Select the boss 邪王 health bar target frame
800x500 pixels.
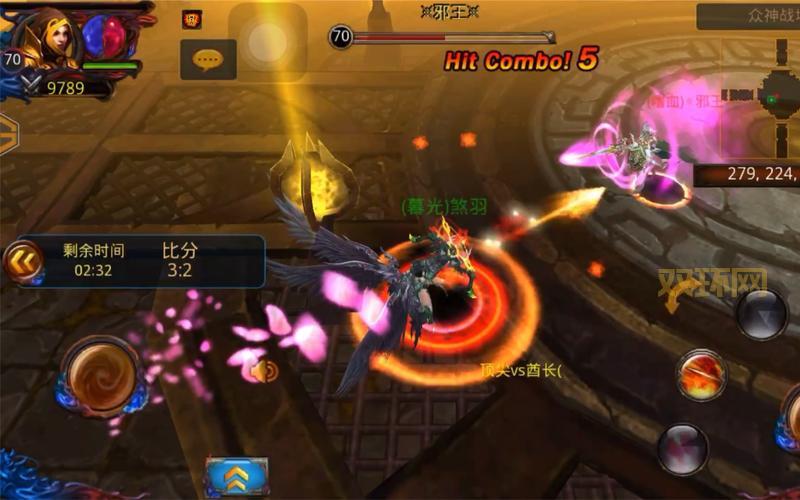click(x=440, y=38)
